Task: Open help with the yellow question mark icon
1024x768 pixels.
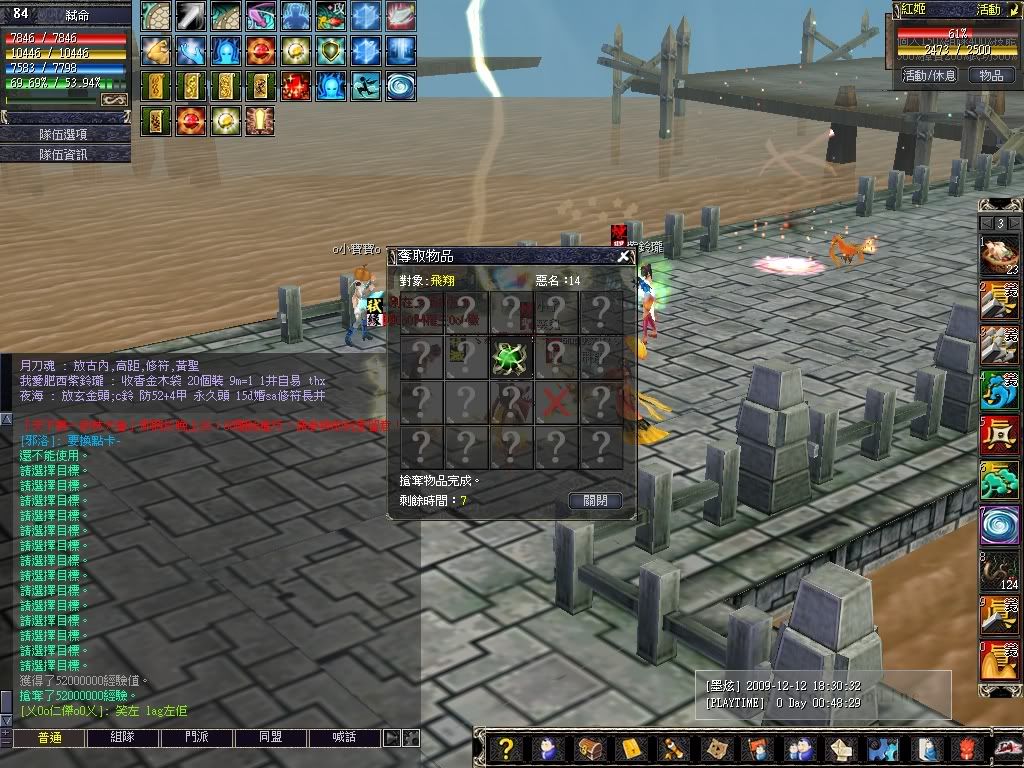Action: point(507,749)
